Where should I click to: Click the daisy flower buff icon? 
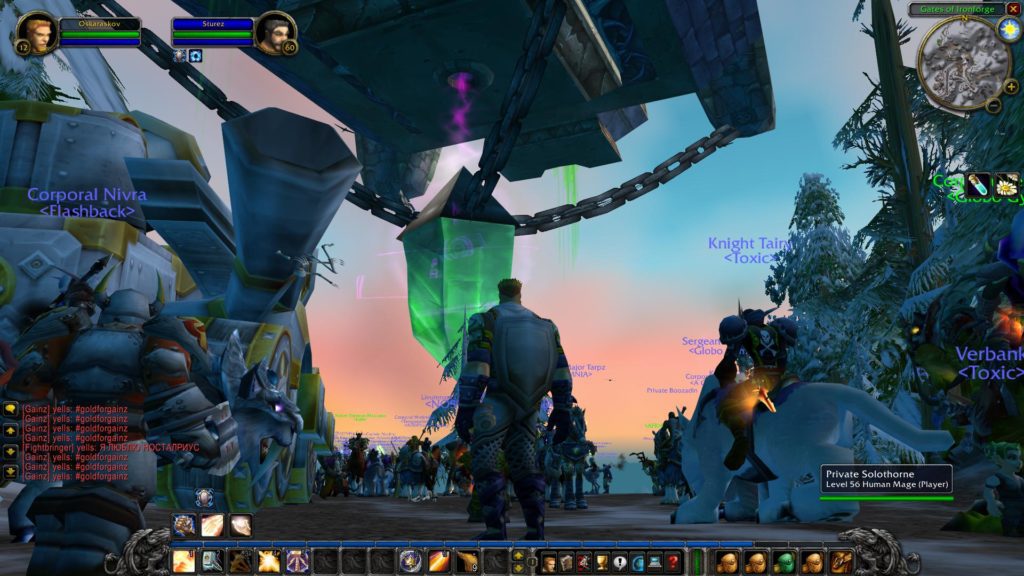1006,184
